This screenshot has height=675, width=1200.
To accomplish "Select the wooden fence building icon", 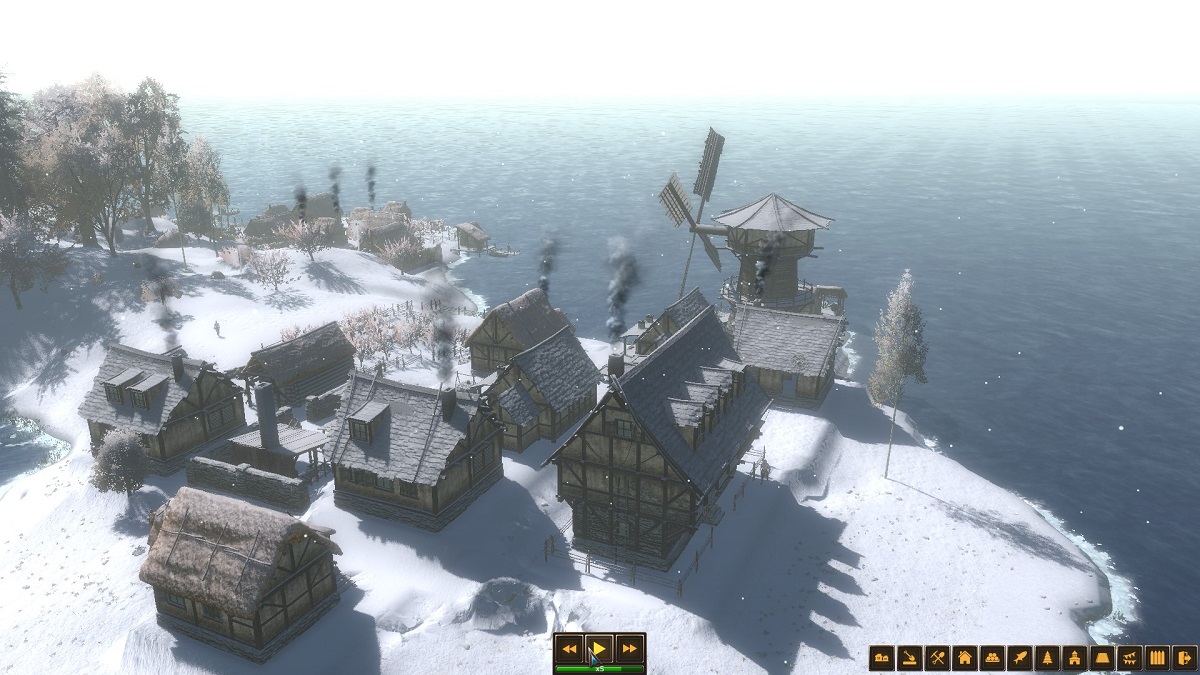I will [1157, 657].
